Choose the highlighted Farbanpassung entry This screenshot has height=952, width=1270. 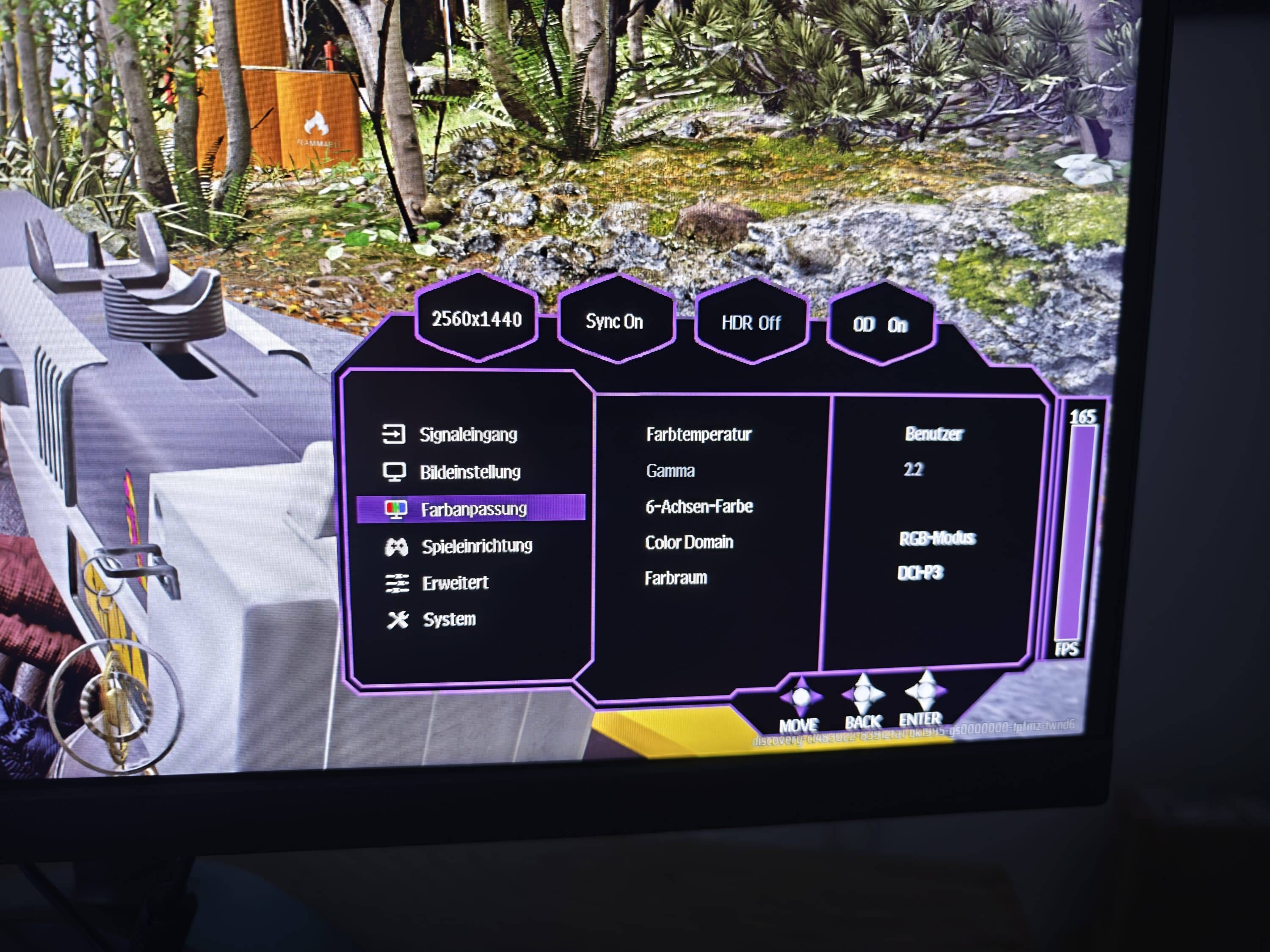pyautogui.click(x=472, y=509)
